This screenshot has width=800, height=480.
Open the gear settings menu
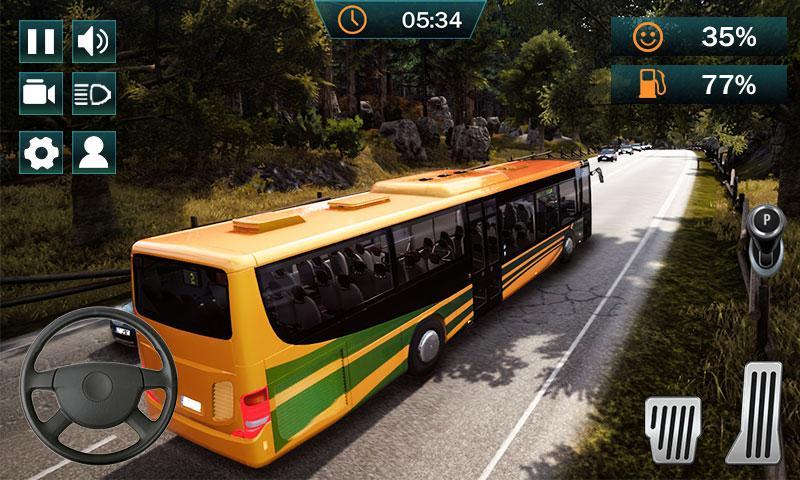[41, 152]
